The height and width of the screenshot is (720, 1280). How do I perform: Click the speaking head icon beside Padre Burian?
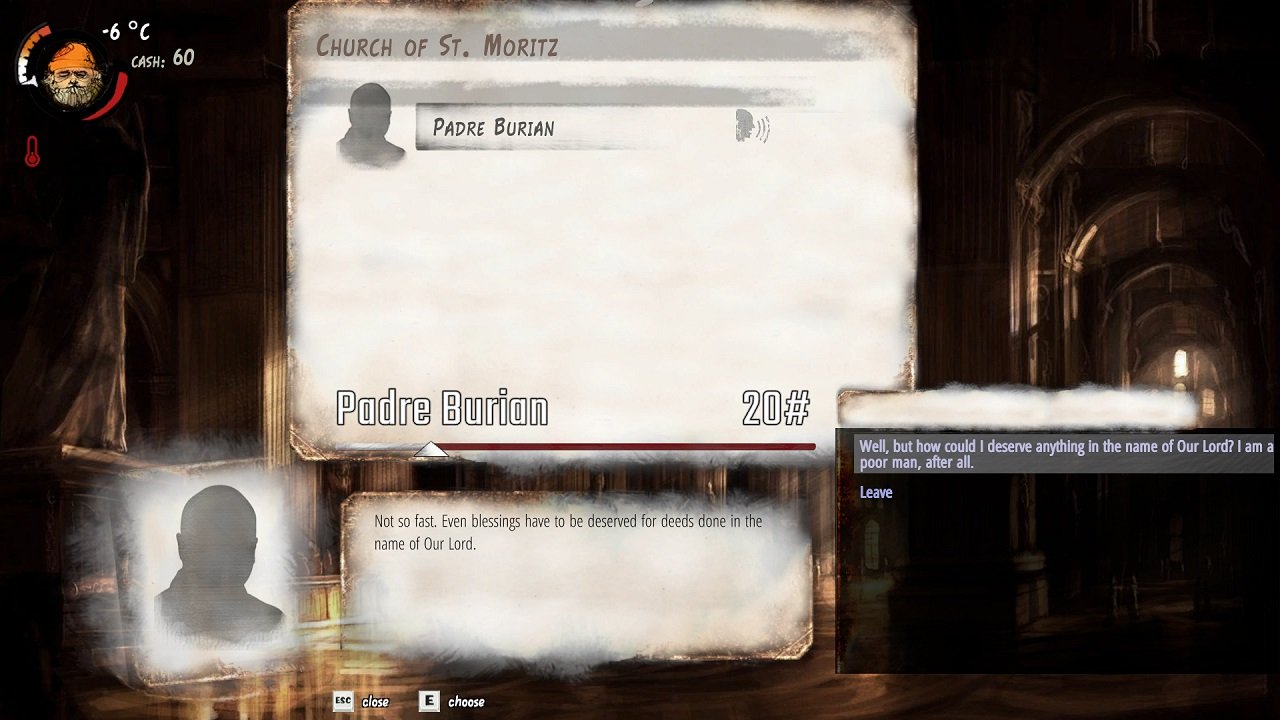[752, 127]
